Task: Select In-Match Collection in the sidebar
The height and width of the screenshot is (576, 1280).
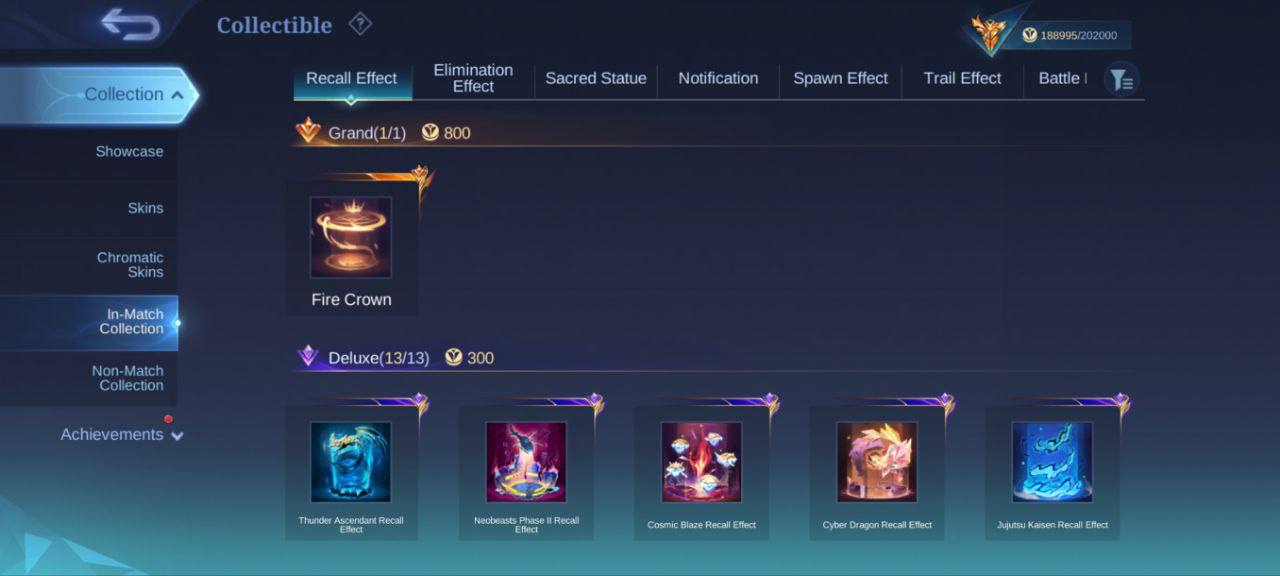Action: 134,321
